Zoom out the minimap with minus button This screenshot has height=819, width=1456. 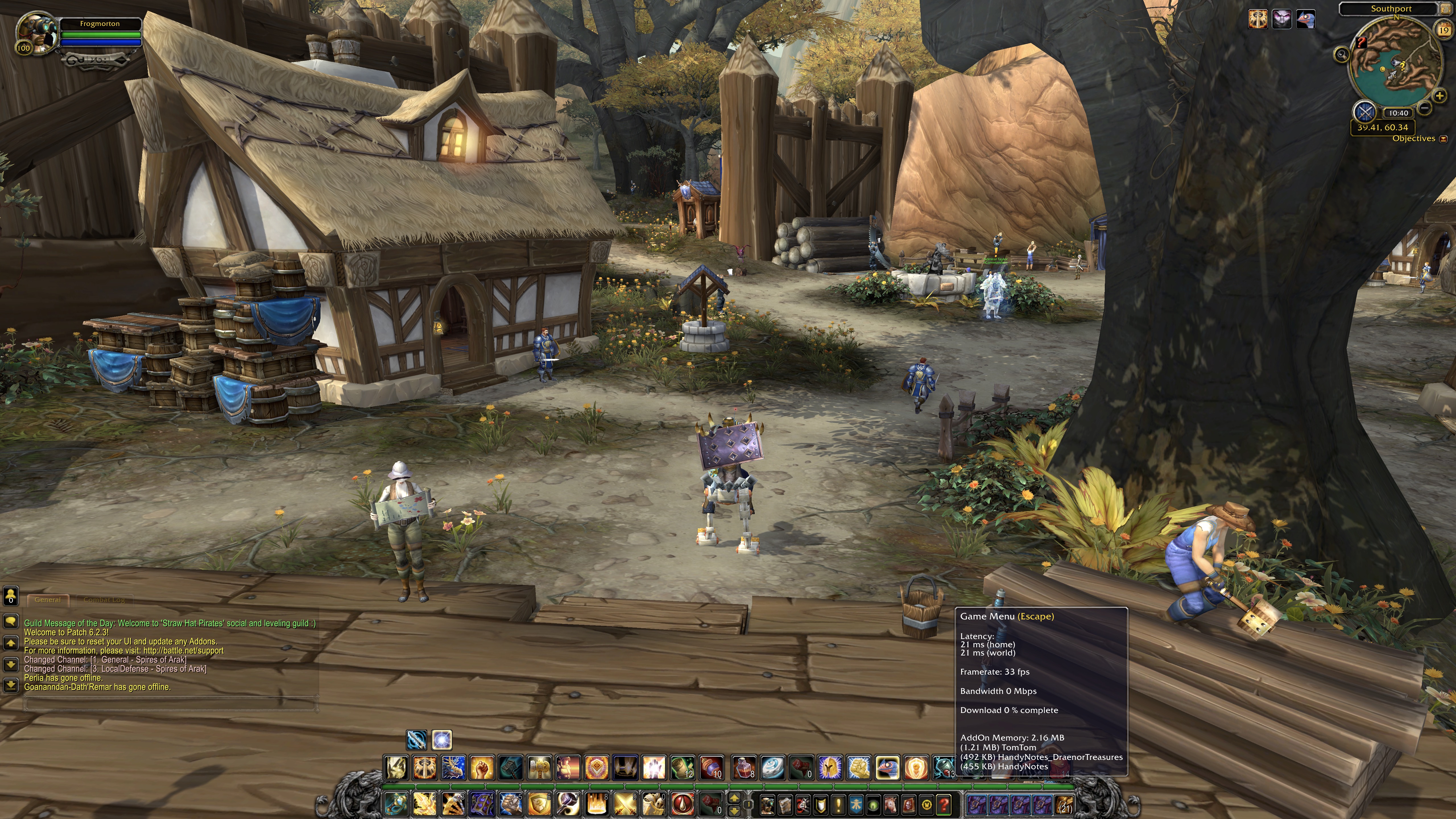[x=1424, y=107]
